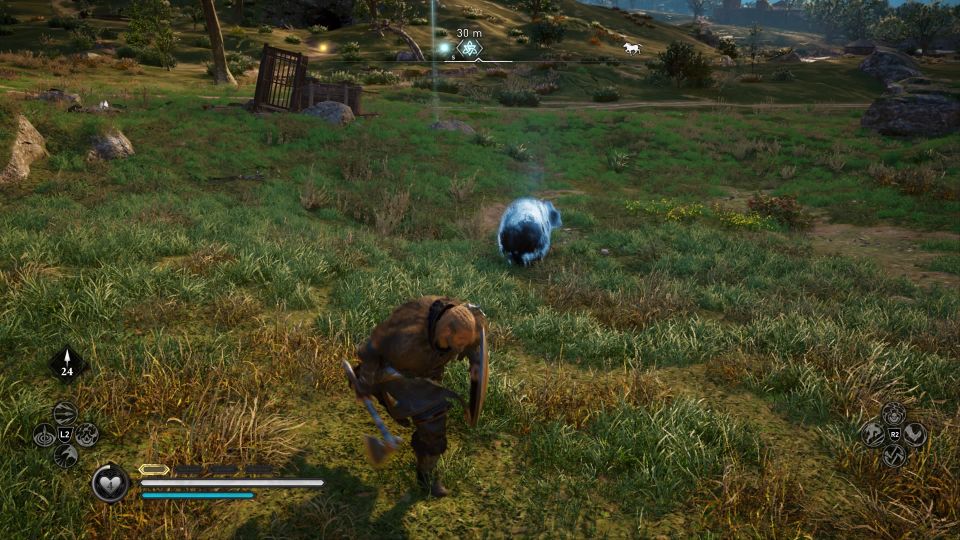Activate the top melee ability on the R2 wheel
This screenshot has width=960, height=540.
(x=893, y=413)
